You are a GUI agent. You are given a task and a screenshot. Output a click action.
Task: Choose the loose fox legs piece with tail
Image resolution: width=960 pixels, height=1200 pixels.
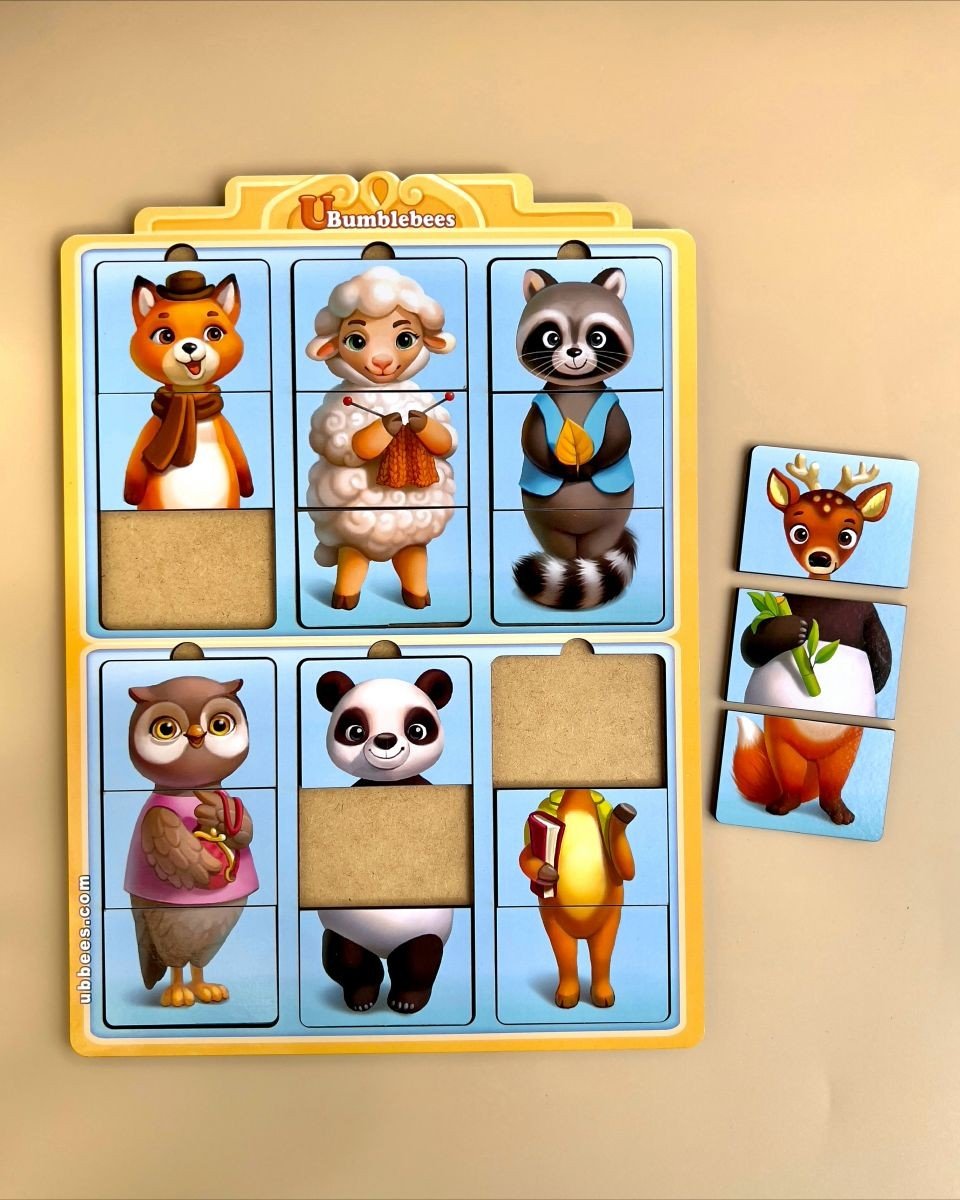(805, 774)
